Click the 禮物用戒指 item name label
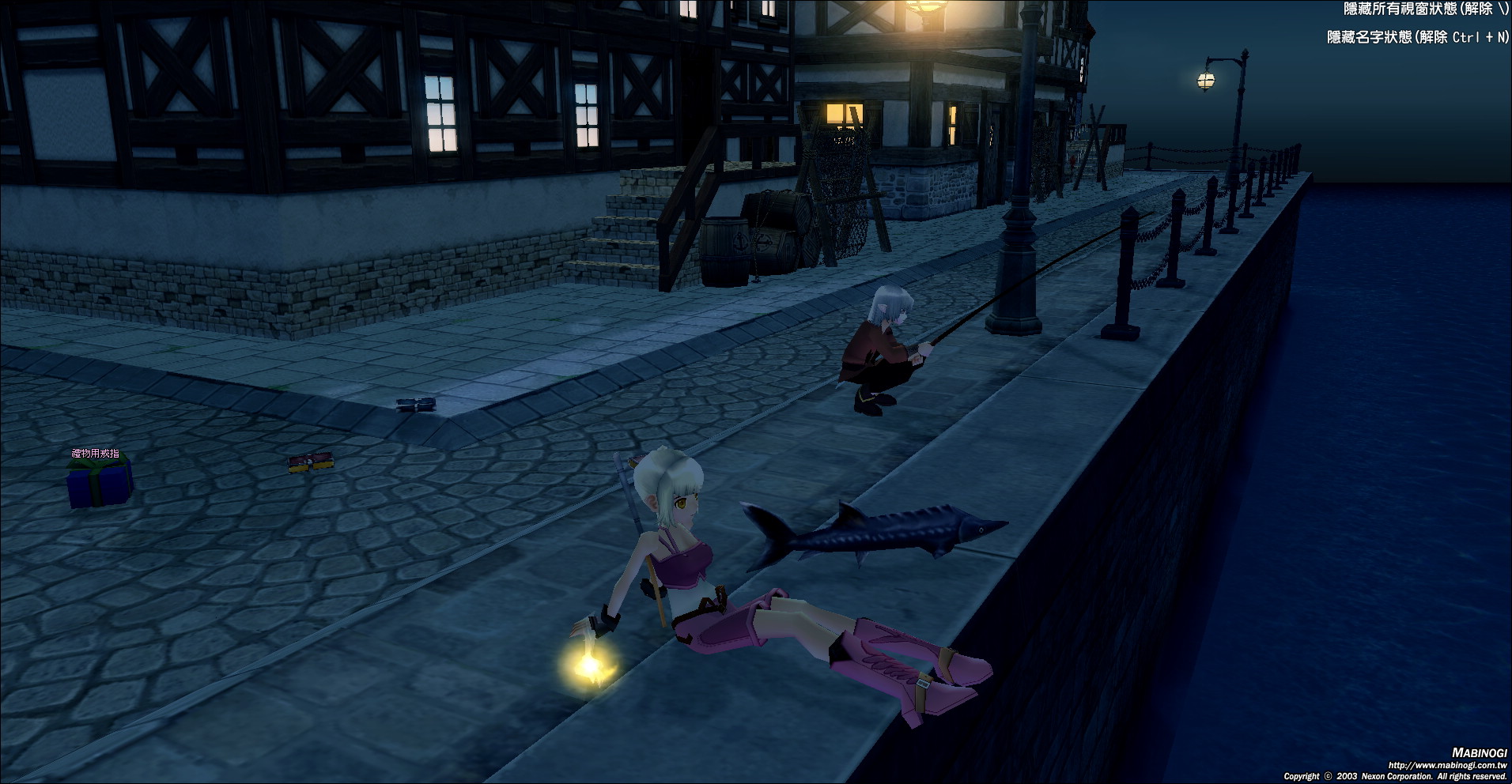 [96, 454]
